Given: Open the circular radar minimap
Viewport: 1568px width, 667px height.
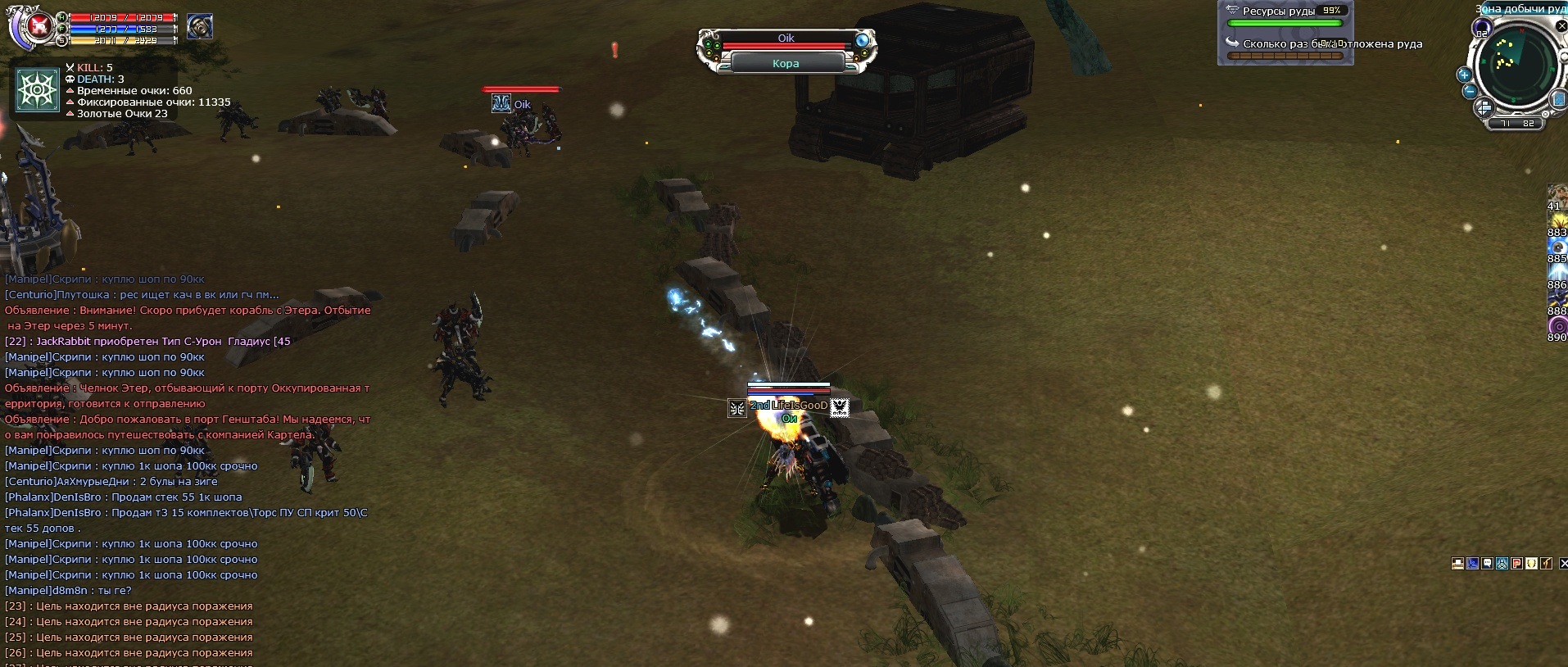Looking at the screenshot, I should coord(1517,64).
